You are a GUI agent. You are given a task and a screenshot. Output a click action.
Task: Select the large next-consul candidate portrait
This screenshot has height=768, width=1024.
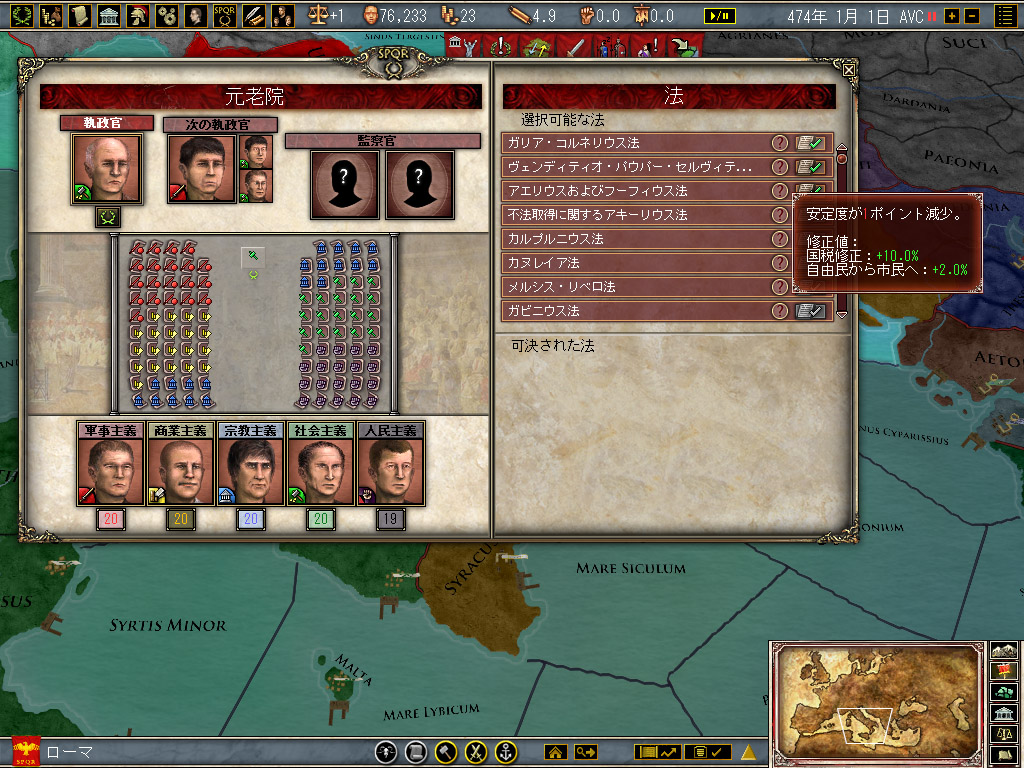pos(202,169)
